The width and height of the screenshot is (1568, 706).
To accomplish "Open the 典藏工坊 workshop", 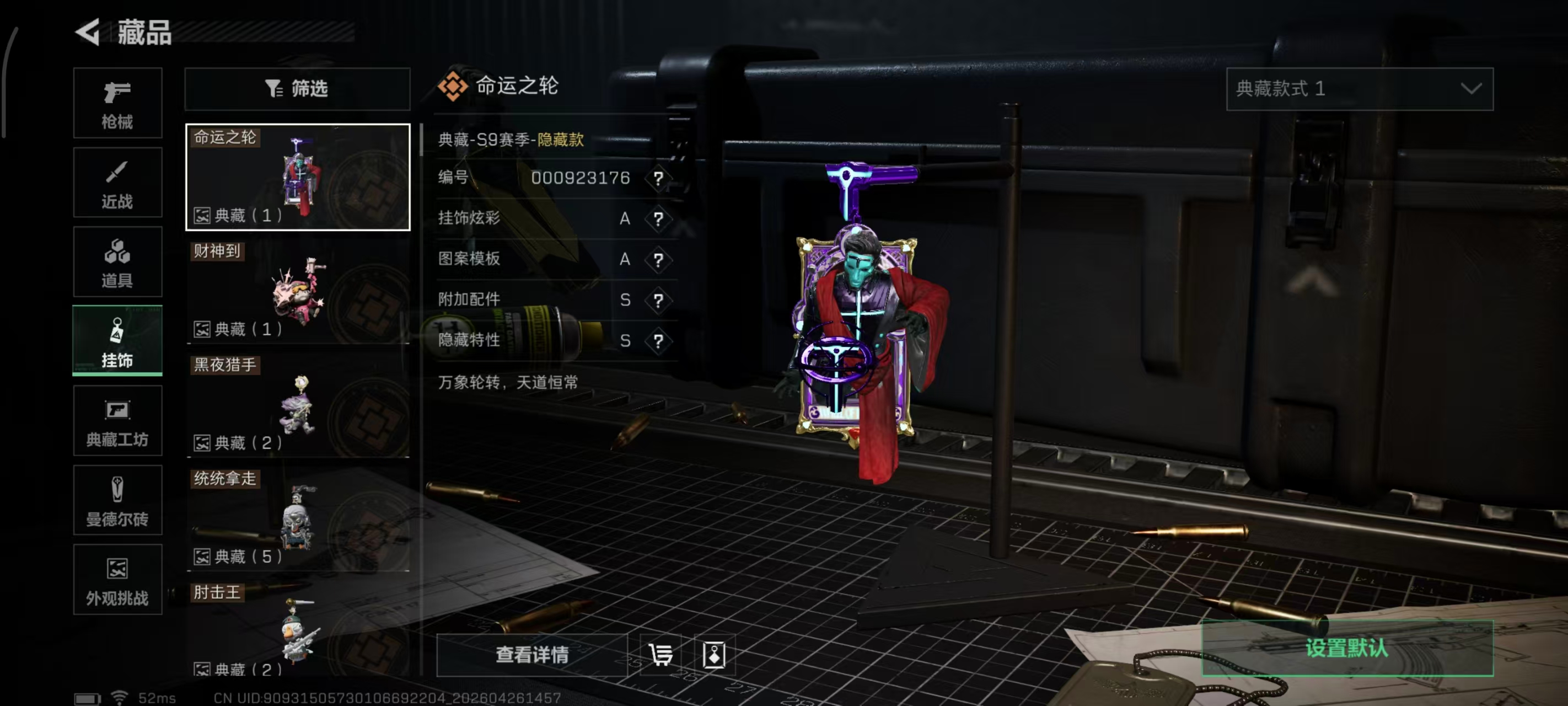I will tap(117, 421).
